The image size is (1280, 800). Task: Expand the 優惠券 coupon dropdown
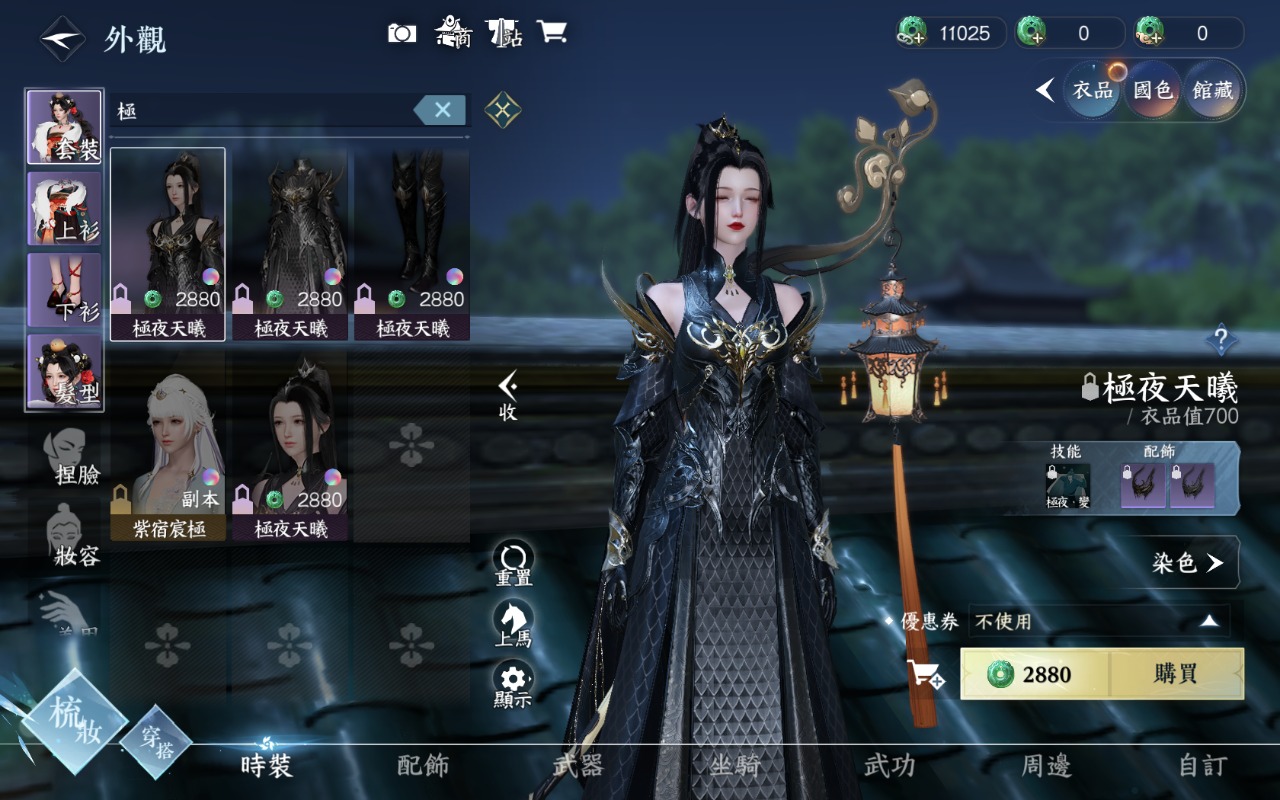click(x=1209, y=622)
